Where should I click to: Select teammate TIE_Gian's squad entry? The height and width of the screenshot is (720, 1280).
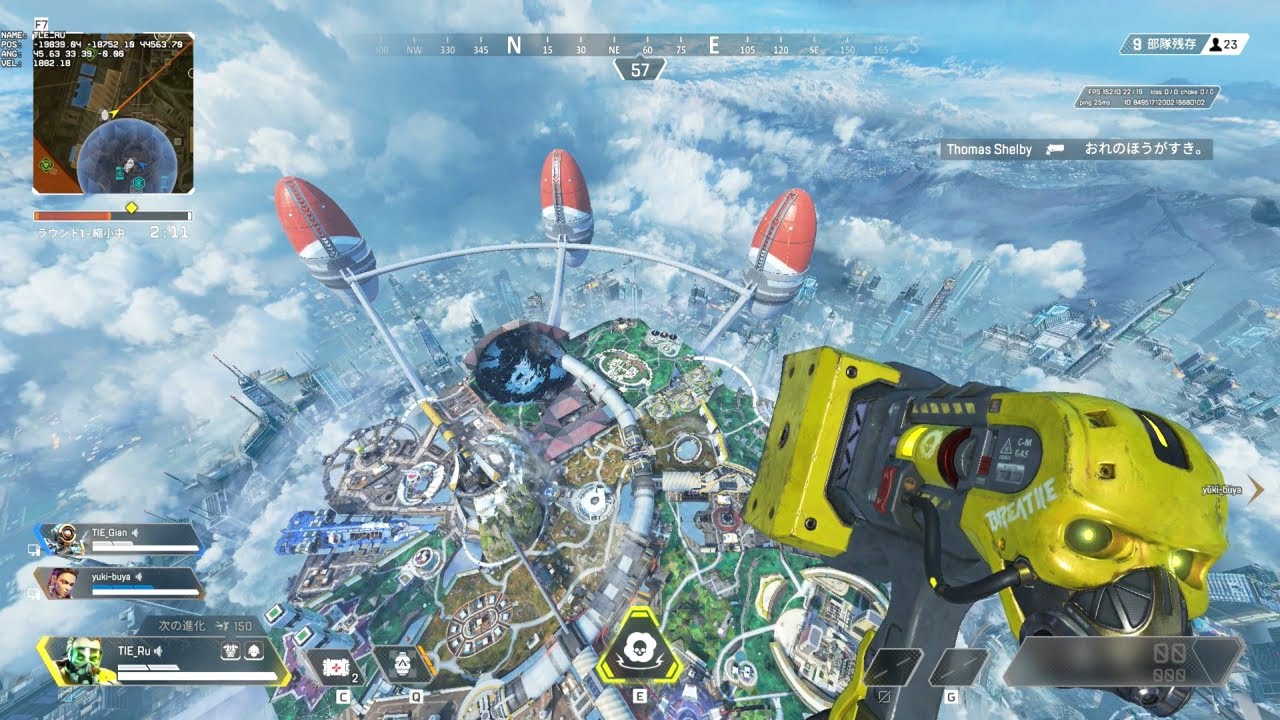(120, 540)
